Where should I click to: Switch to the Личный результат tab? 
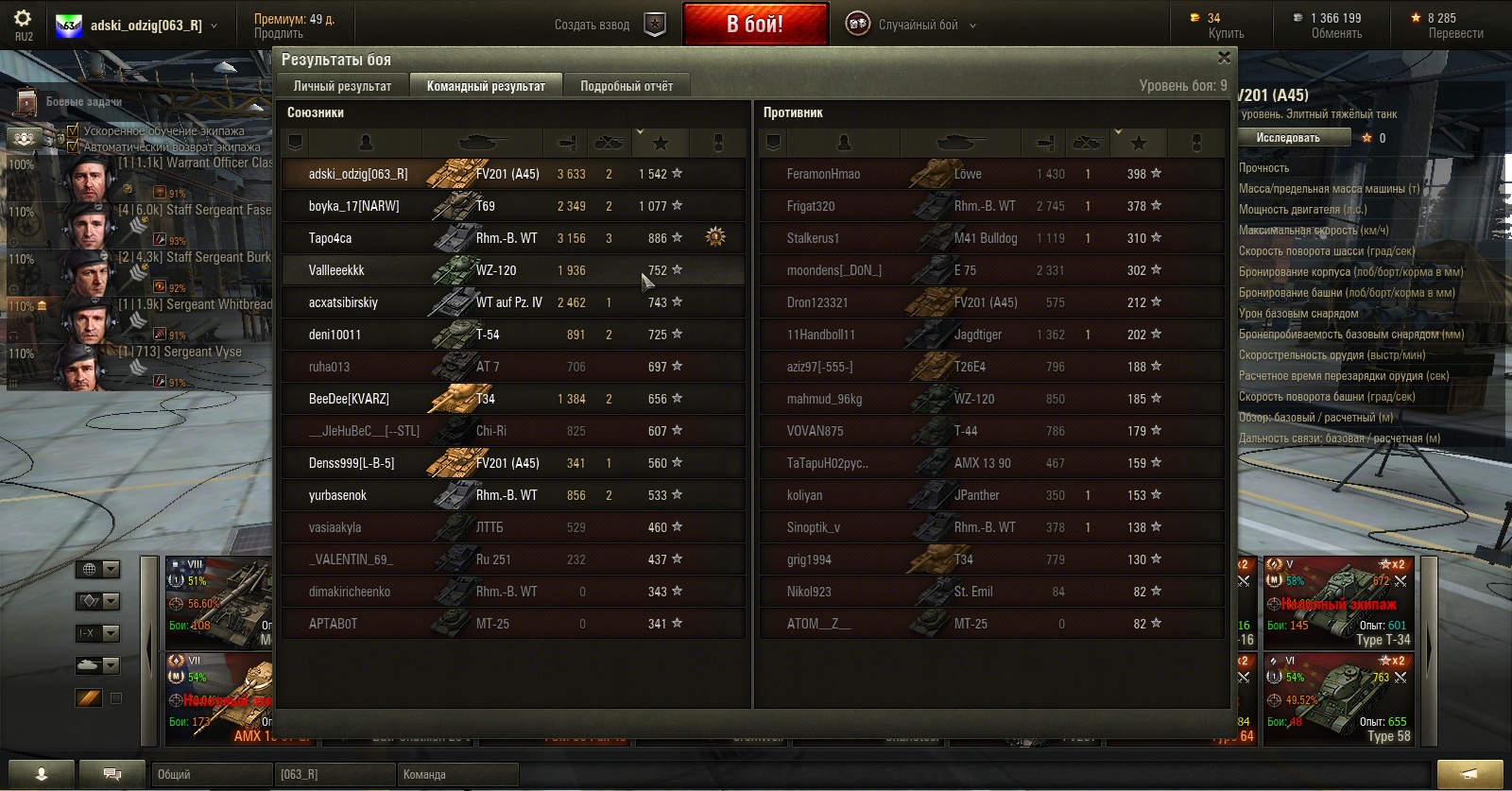(342, 86)
